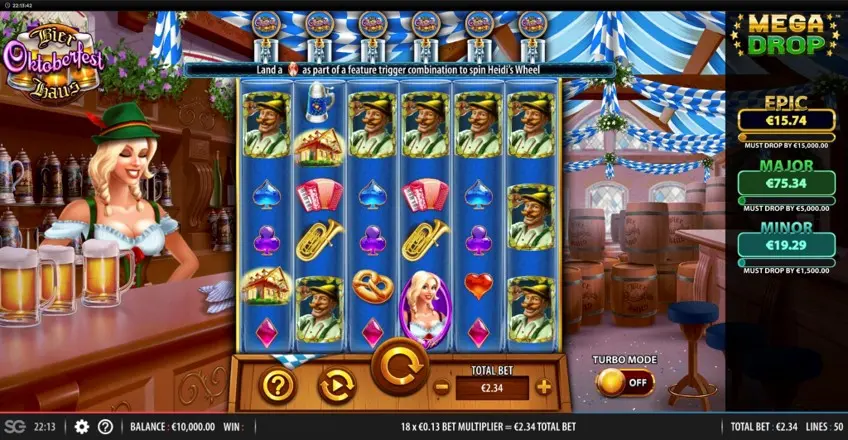View the Minor jackpot panel
Viewport: 848px width, 440px height.
786,243
